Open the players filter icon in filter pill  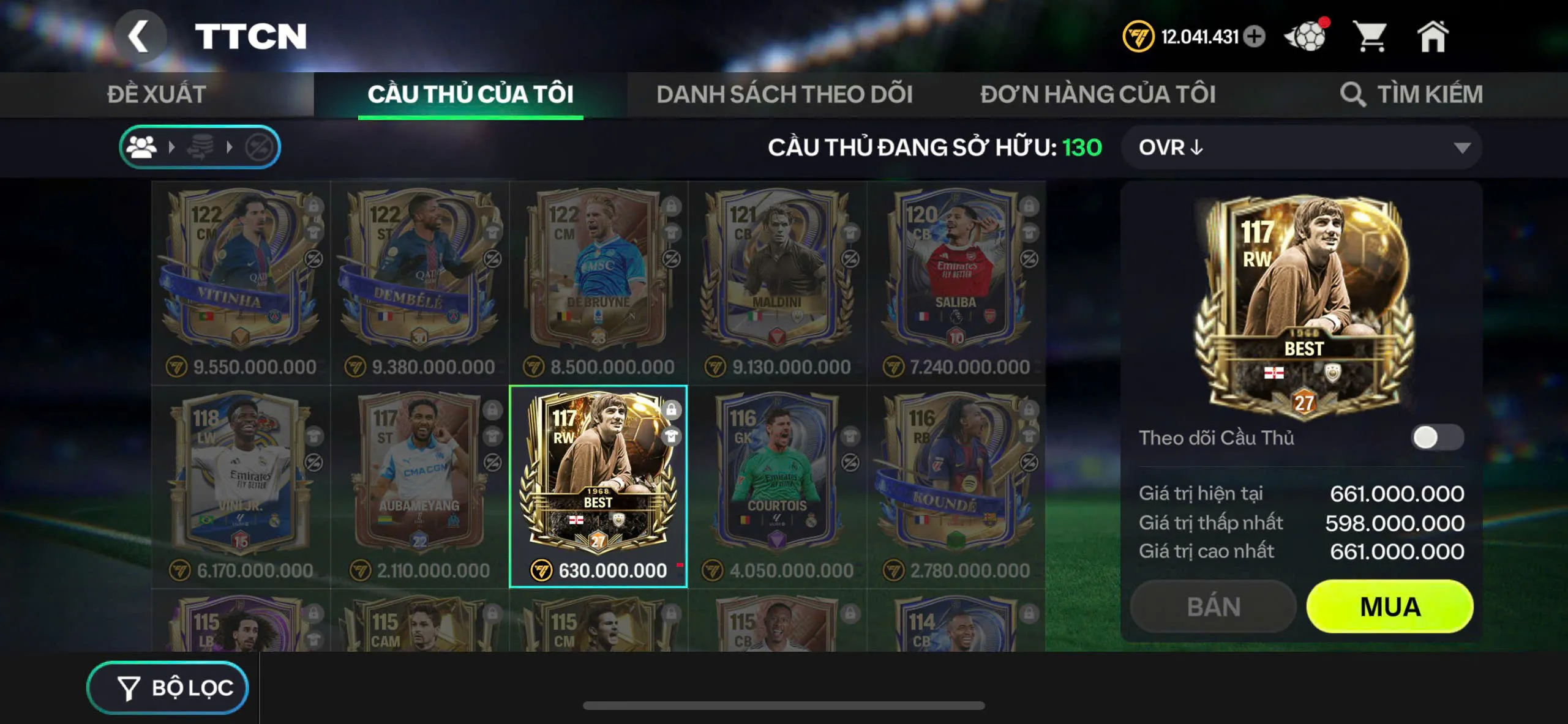[x=143, y=146]
